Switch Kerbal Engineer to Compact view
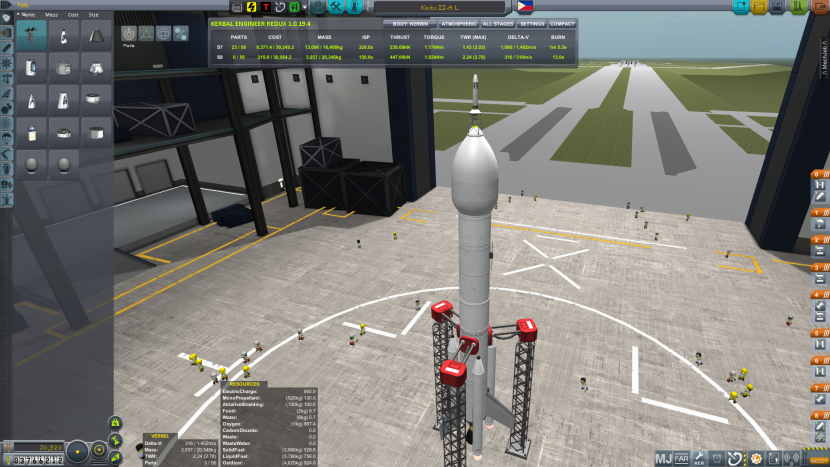 563,22
